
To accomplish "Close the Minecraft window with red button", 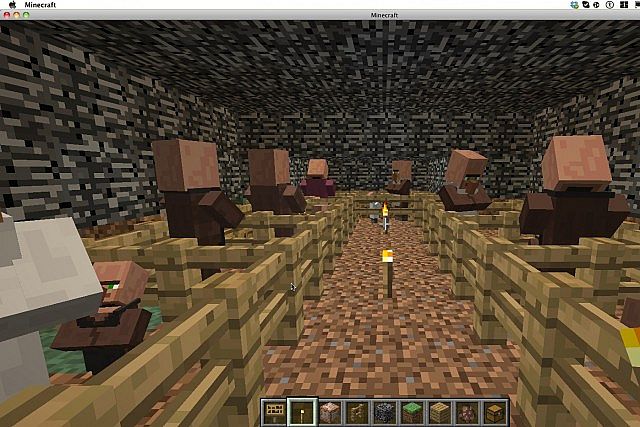I will click(7, 15).
